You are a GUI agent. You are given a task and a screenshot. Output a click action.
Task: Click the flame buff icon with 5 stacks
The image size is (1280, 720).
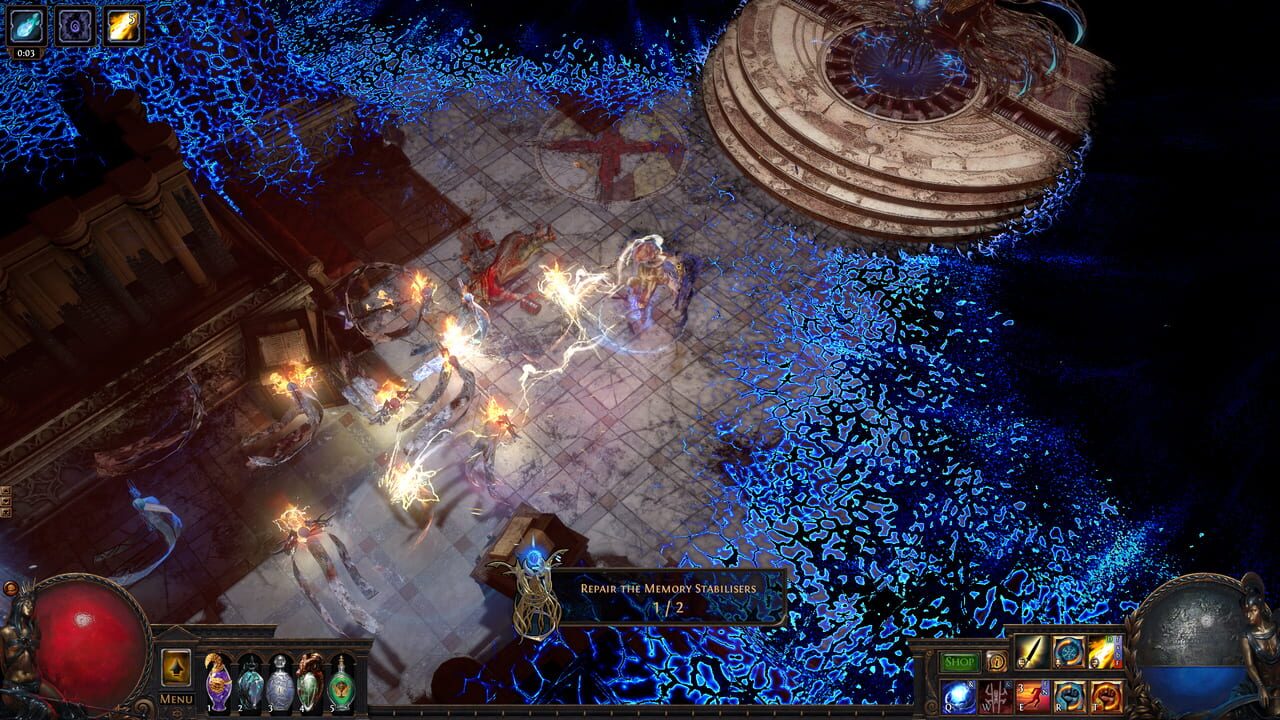coord(121,26)
